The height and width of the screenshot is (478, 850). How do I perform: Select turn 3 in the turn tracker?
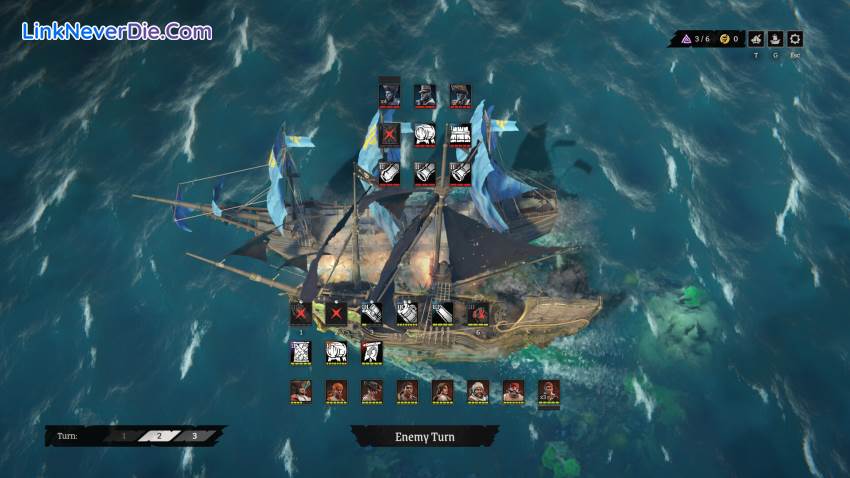[193, 436]
